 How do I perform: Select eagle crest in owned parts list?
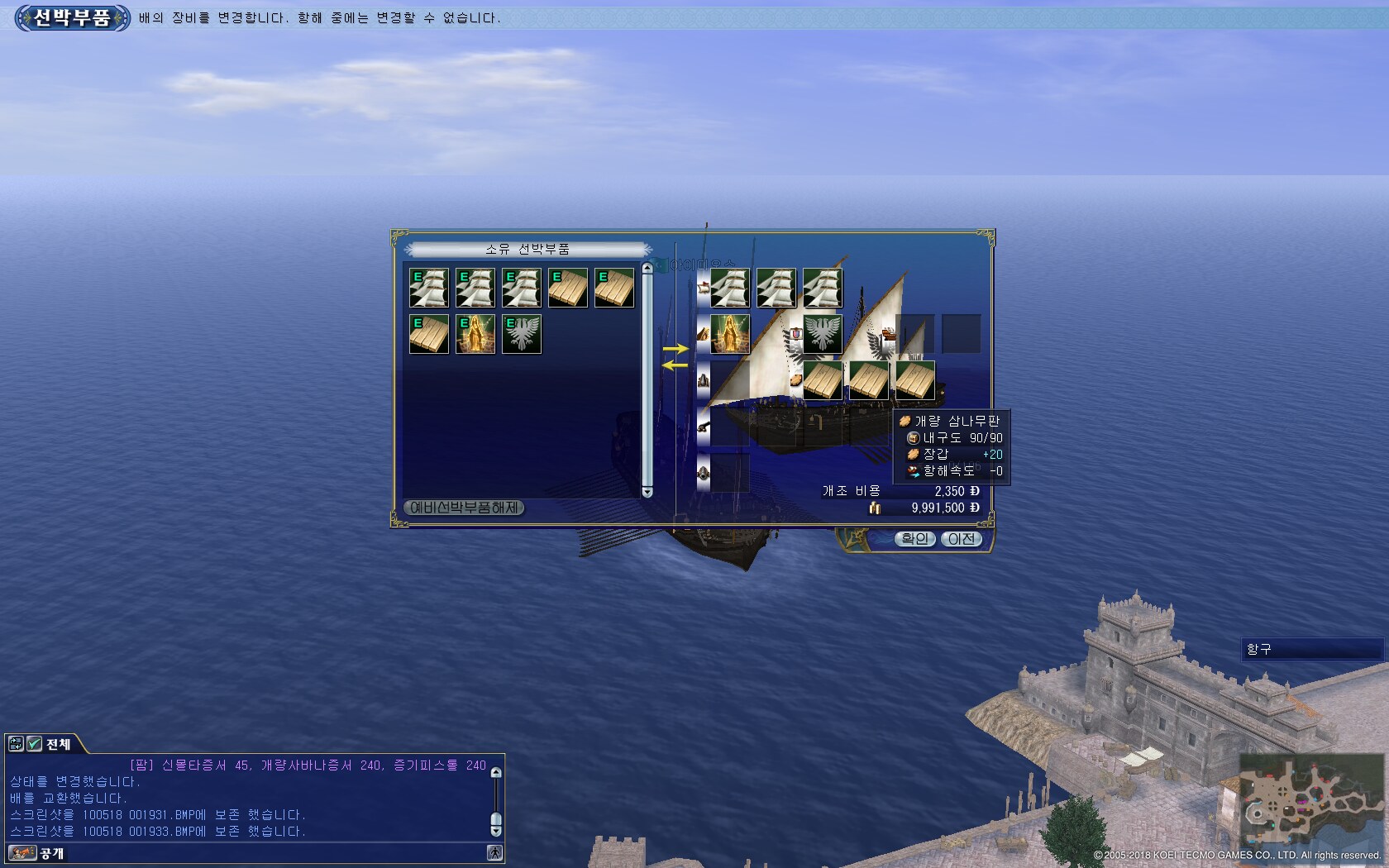point(522,334)
